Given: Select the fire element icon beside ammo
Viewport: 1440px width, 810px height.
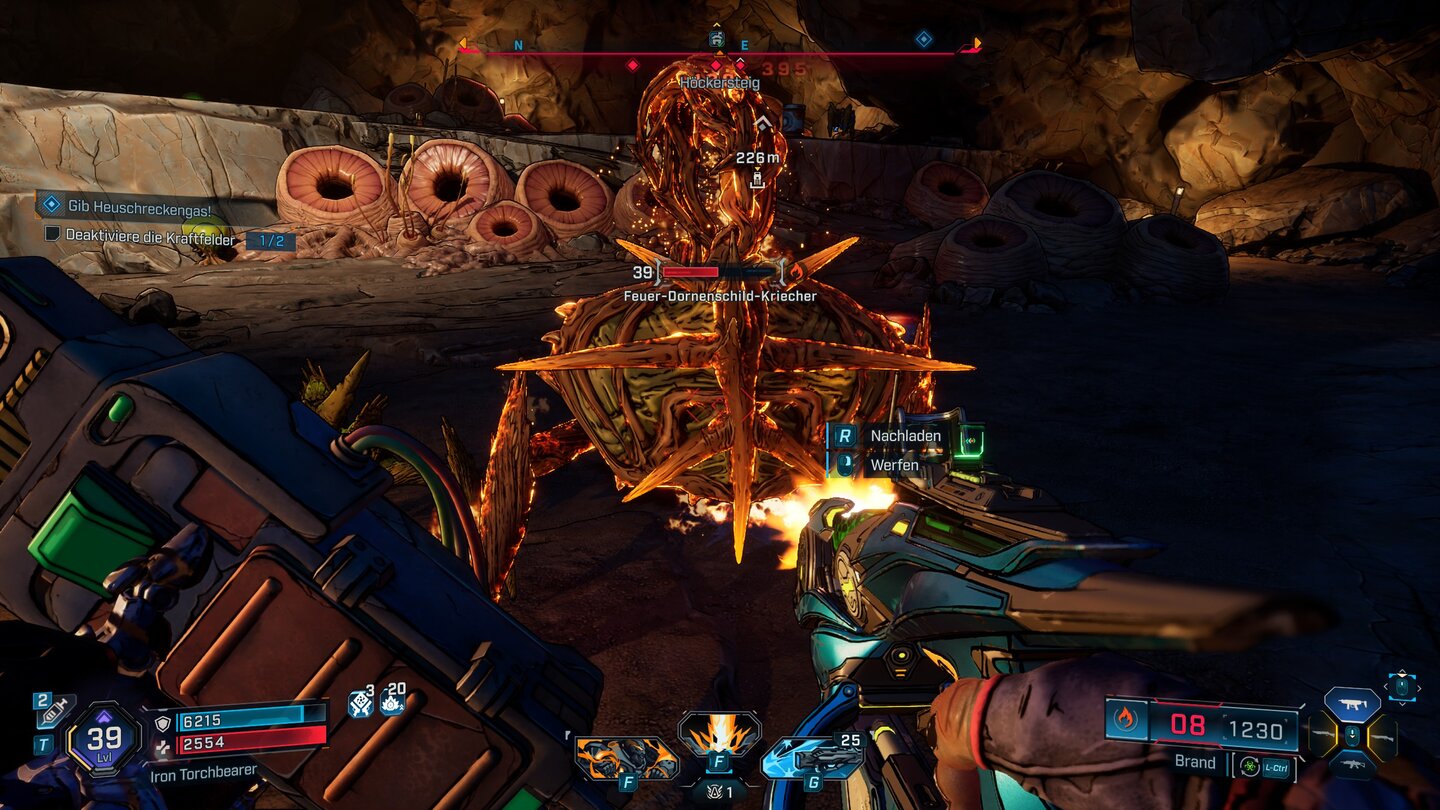Looking at the screenshot, I should (1127, 720).
